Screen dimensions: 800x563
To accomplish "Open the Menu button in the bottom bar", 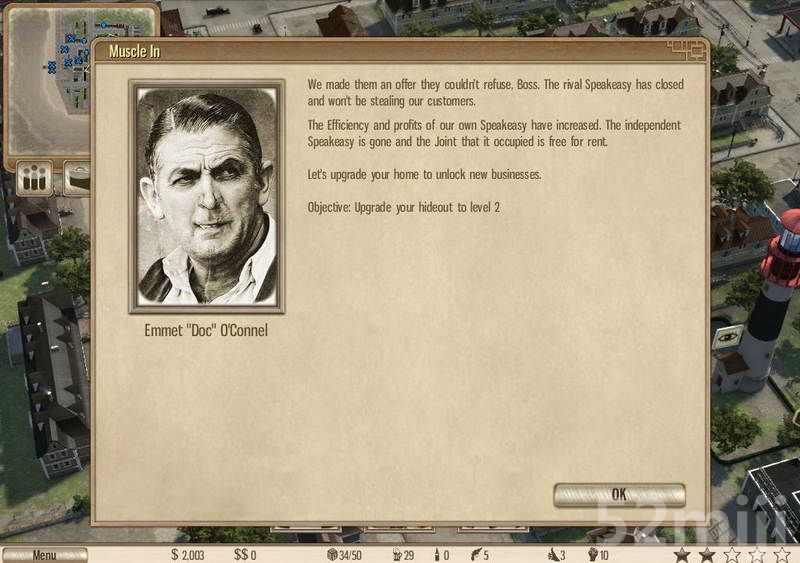I will pyautogui.click(x=44, y=555).
